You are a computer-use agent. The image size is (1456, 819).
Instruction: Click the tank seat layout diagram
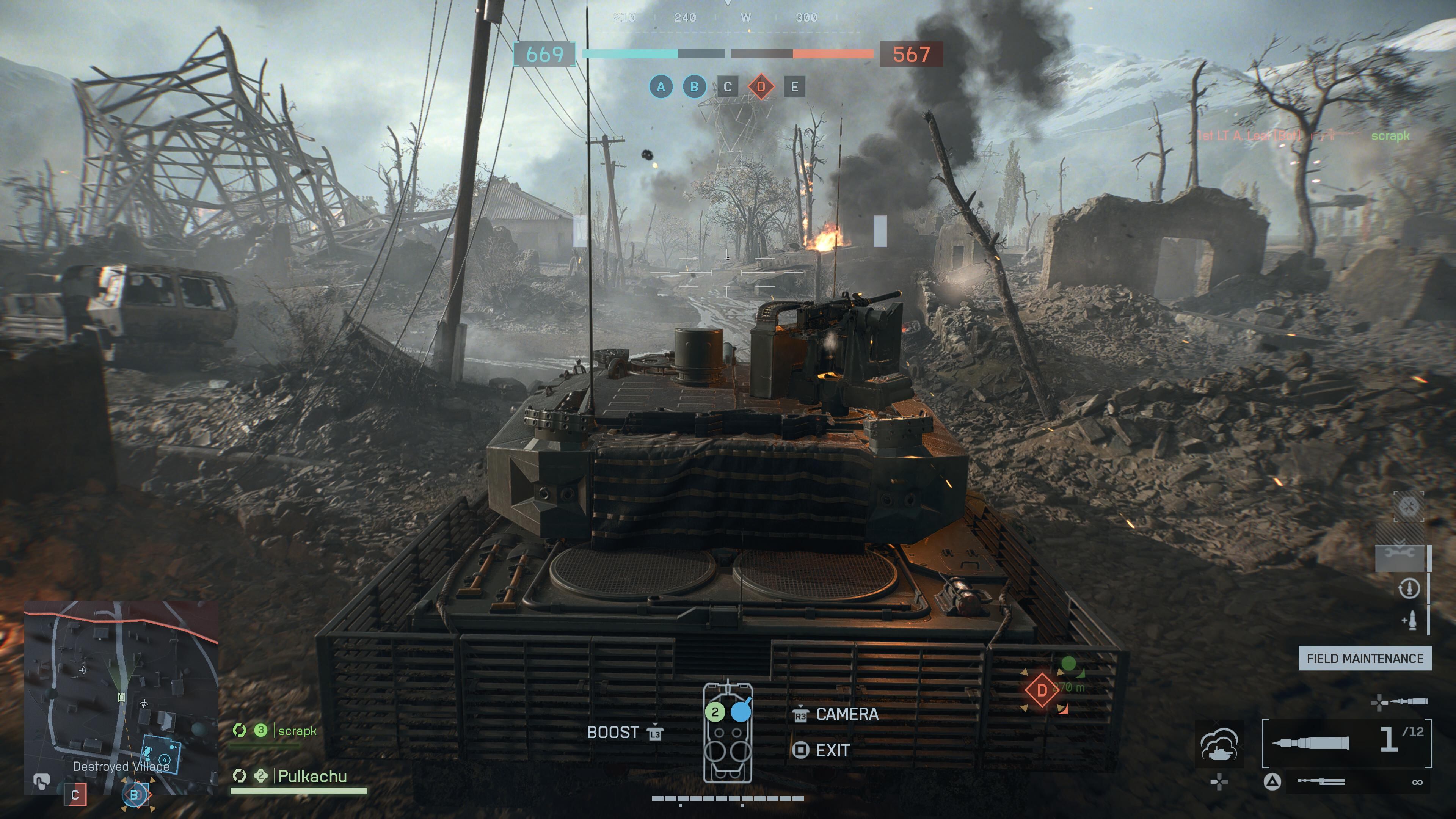(x=728, y=733)
